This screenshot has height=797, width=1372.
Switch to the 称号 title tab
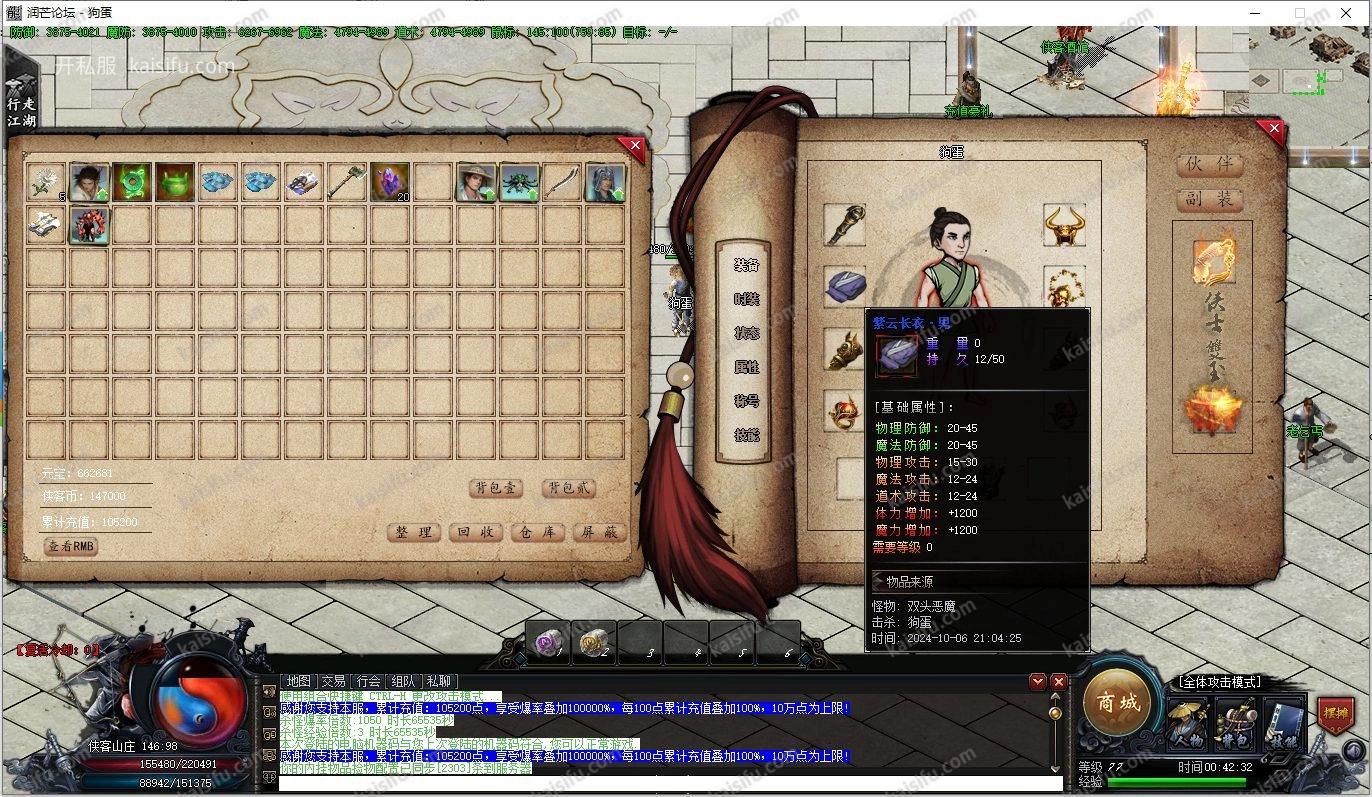pos(747,401)
